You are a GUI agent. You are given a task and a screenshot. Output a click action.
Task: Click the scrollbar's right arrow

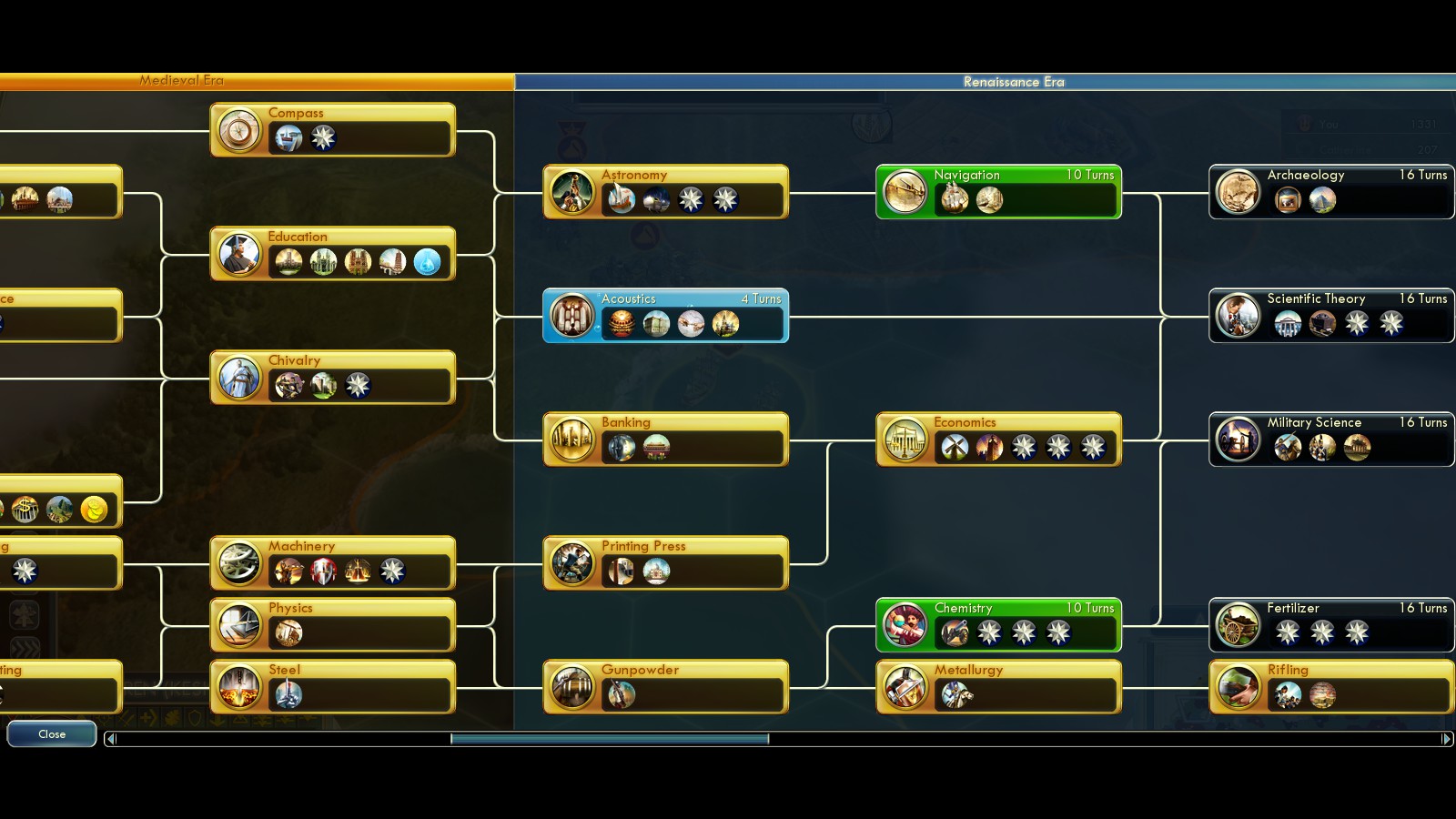pos(1446,739)
